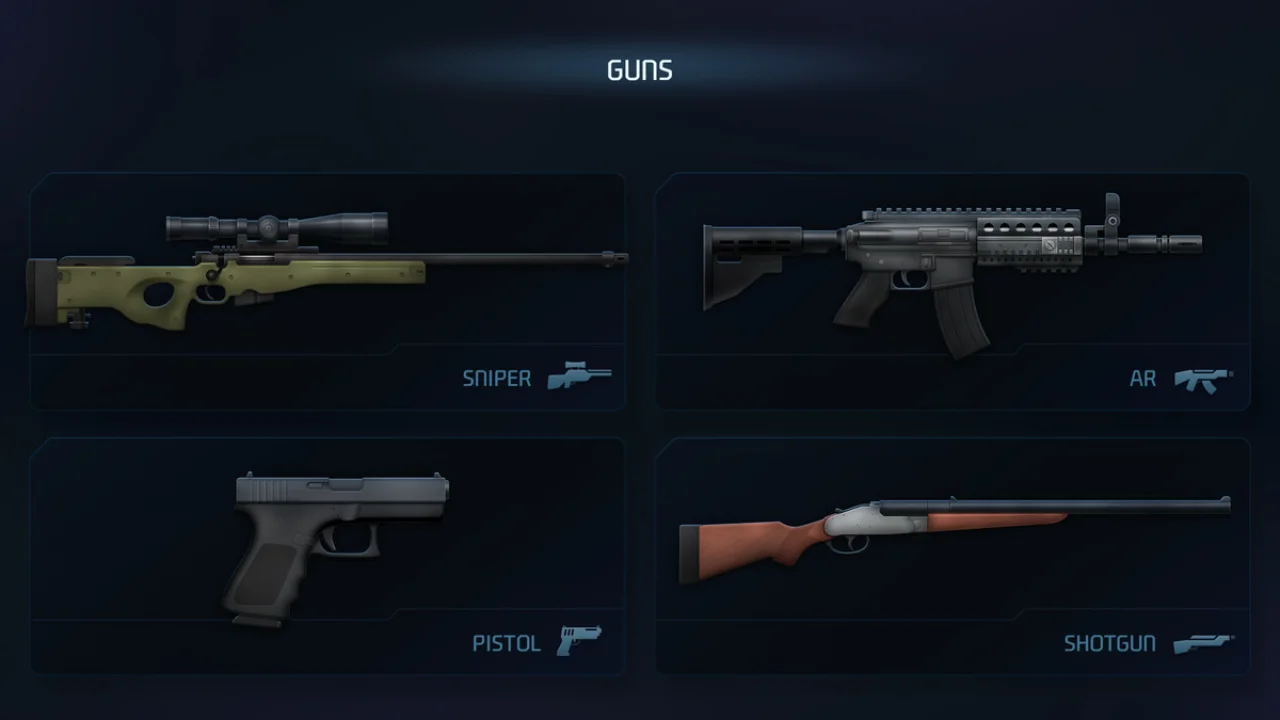This screenshot has height=720, width=1280.
Task: Pick the Pistol weapon card
Action: 327,555
